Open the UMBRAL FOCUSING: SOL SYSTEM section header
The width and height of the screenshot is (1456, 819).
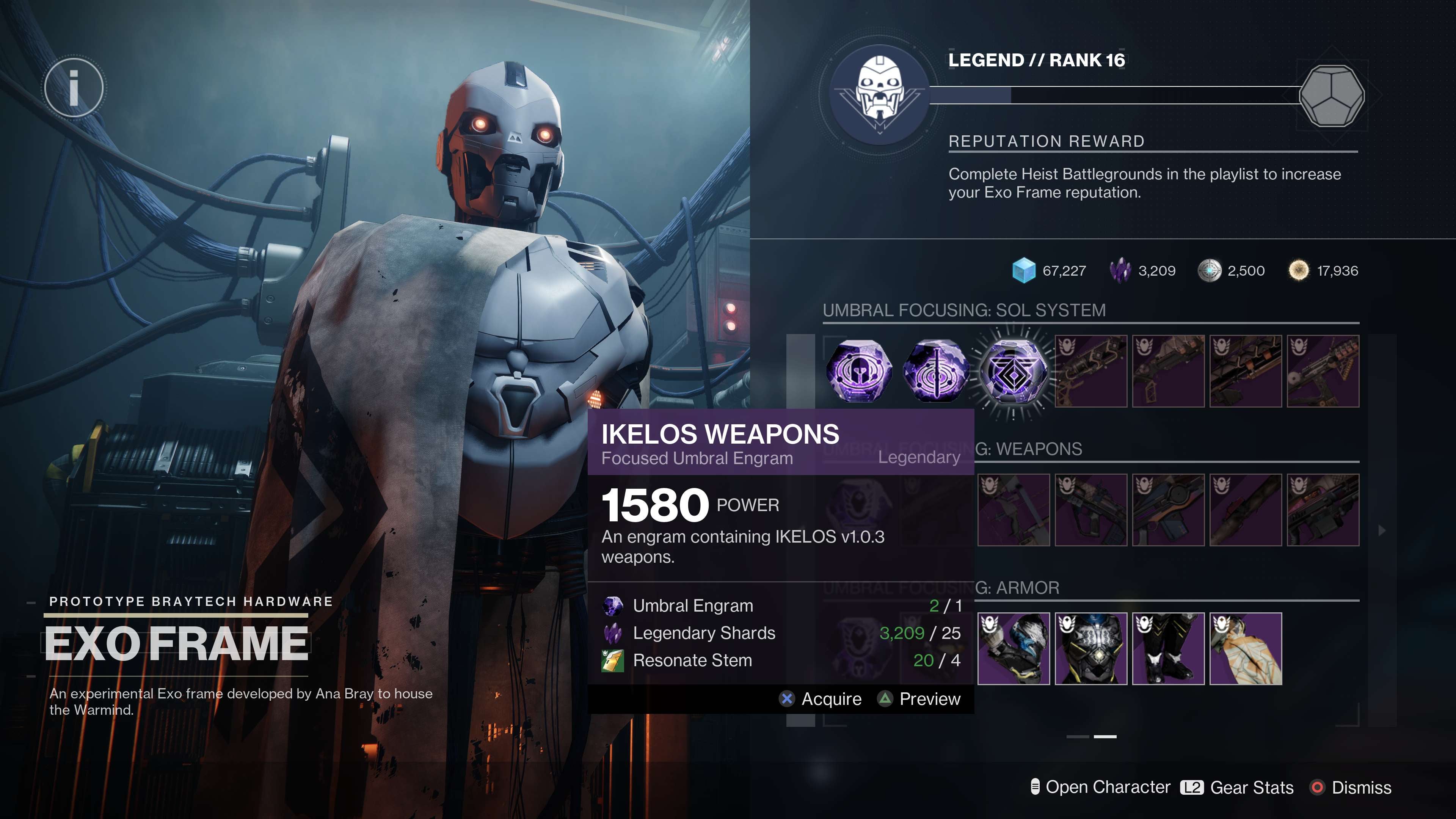[963, 310]
